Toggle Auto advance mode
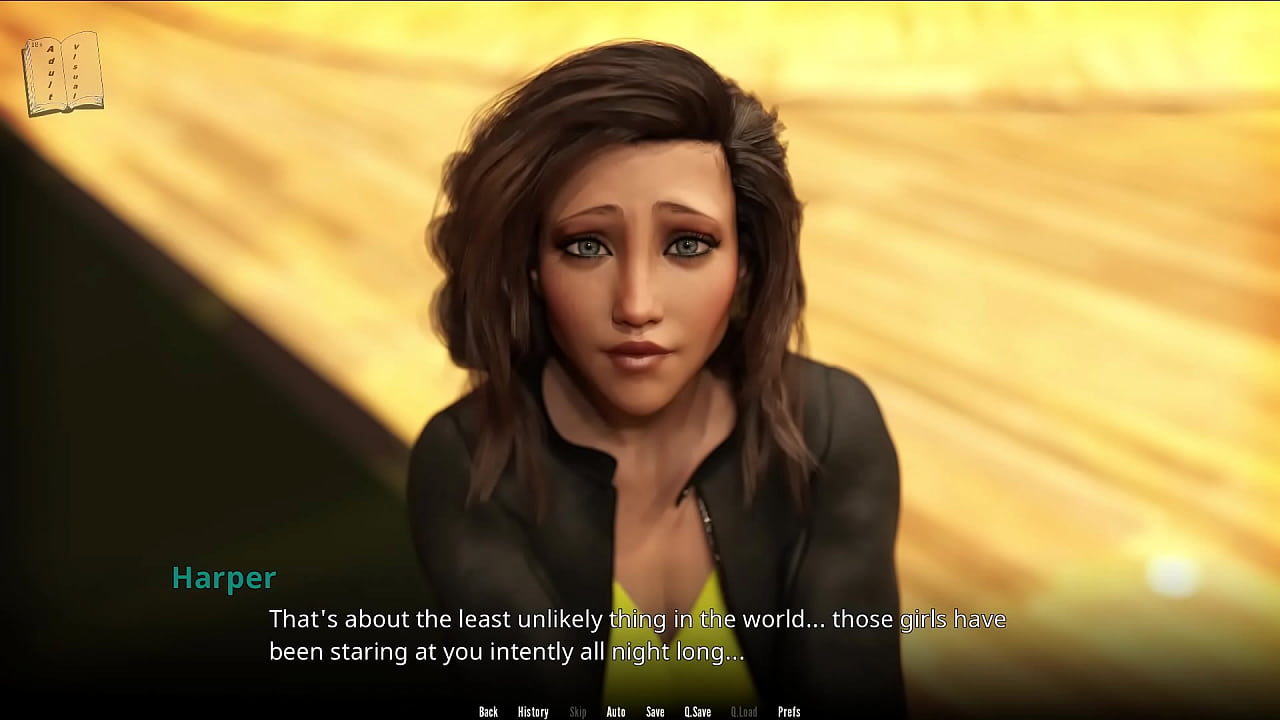Image resolution: width=1280 pixels, height=720 pixels. [x=616, y=712]
